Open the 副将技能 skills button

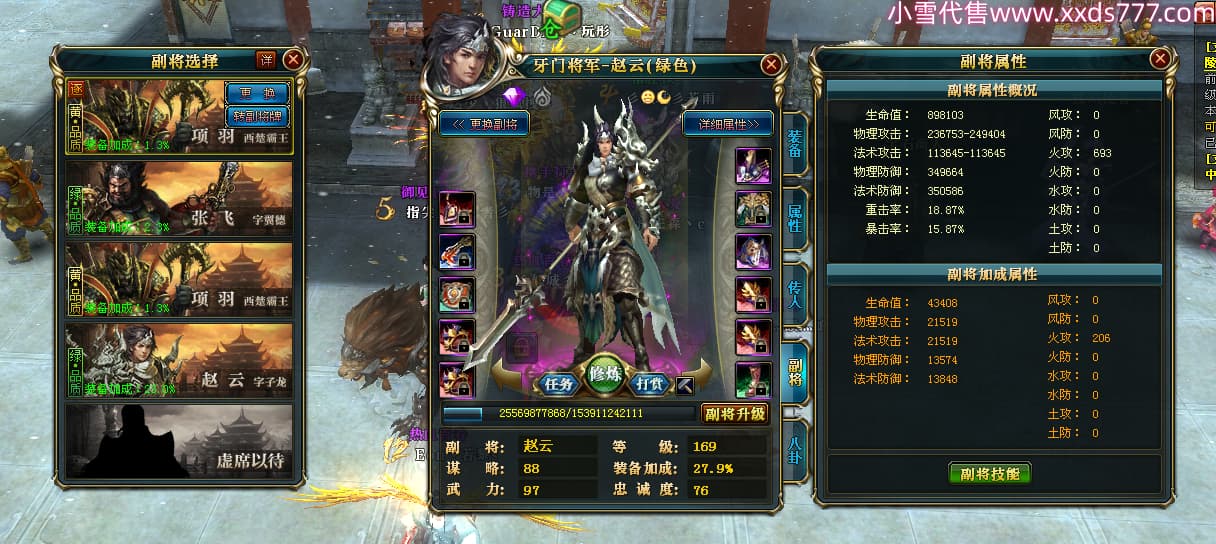coord(989,473)
